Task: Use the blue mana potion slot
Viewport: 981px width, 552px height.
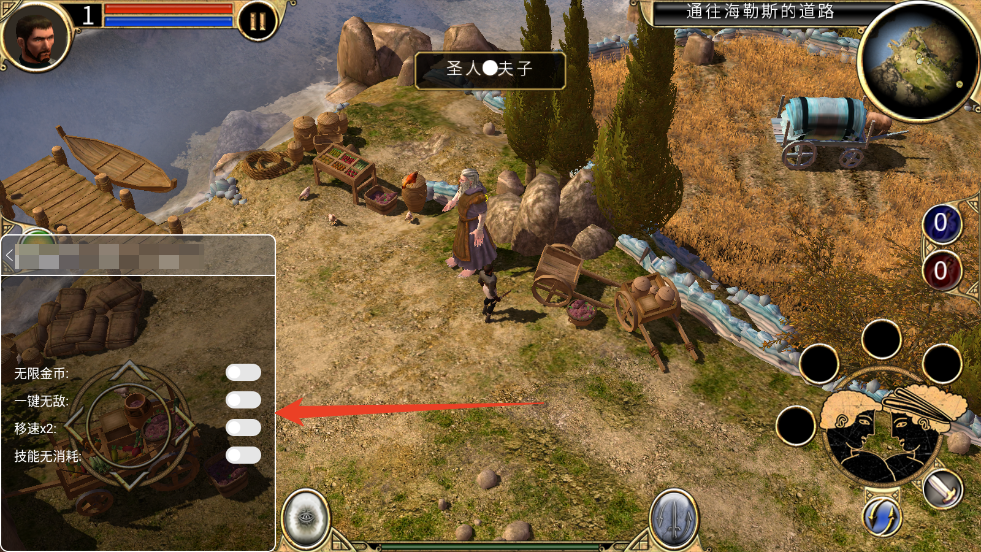Action: coord(941,223)
